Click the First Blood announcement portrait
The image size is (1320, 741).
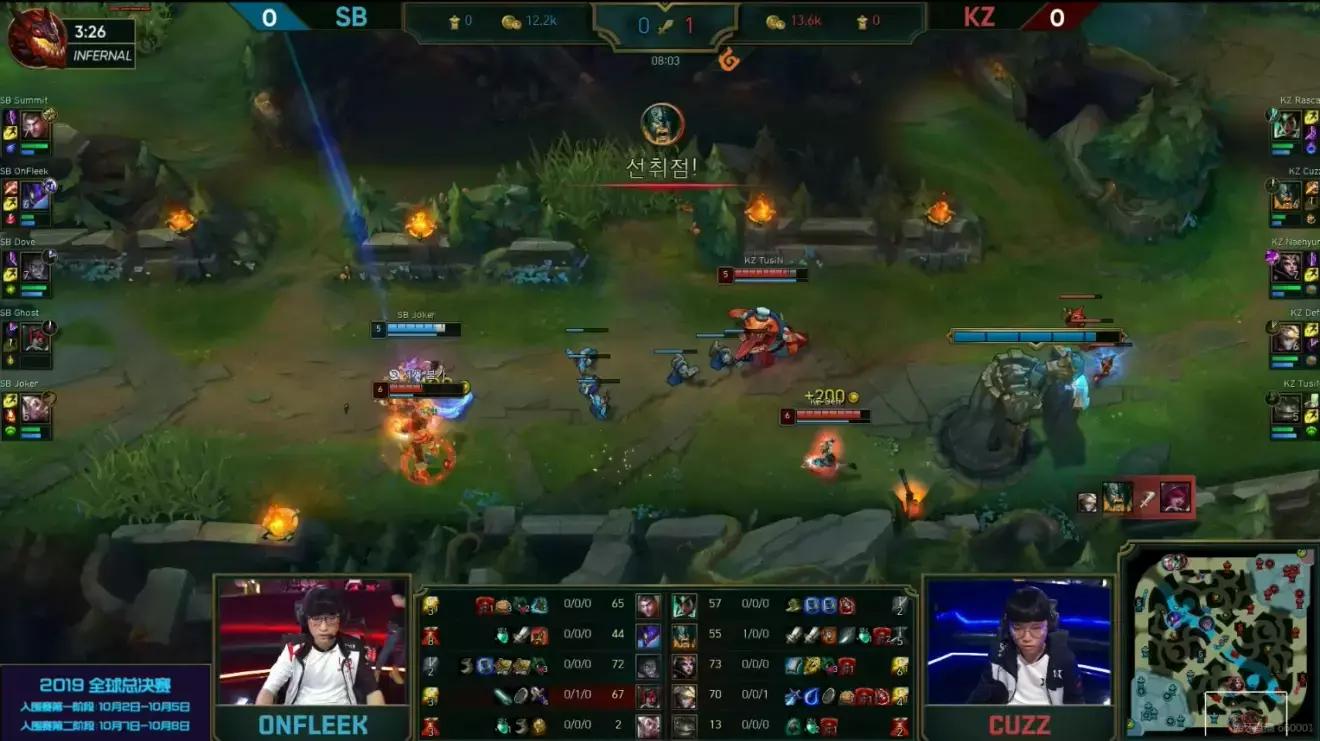660,124
